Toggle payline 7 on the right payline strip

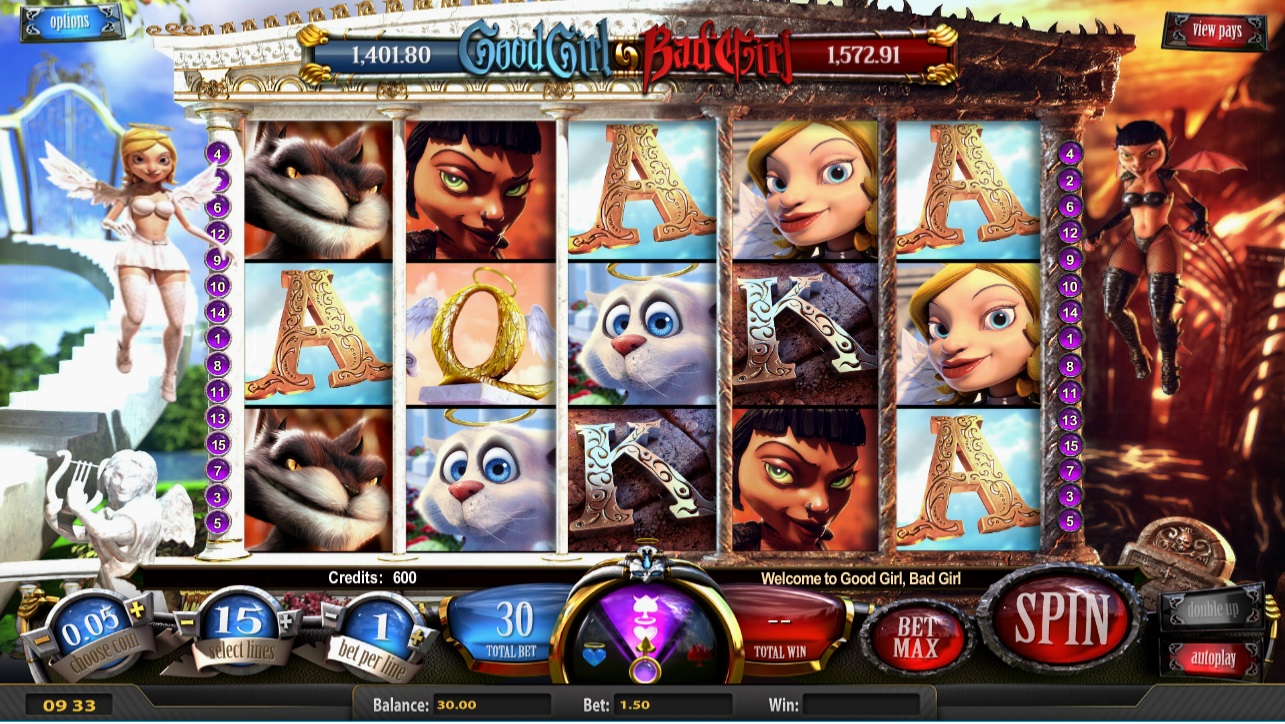[1069, 468]
